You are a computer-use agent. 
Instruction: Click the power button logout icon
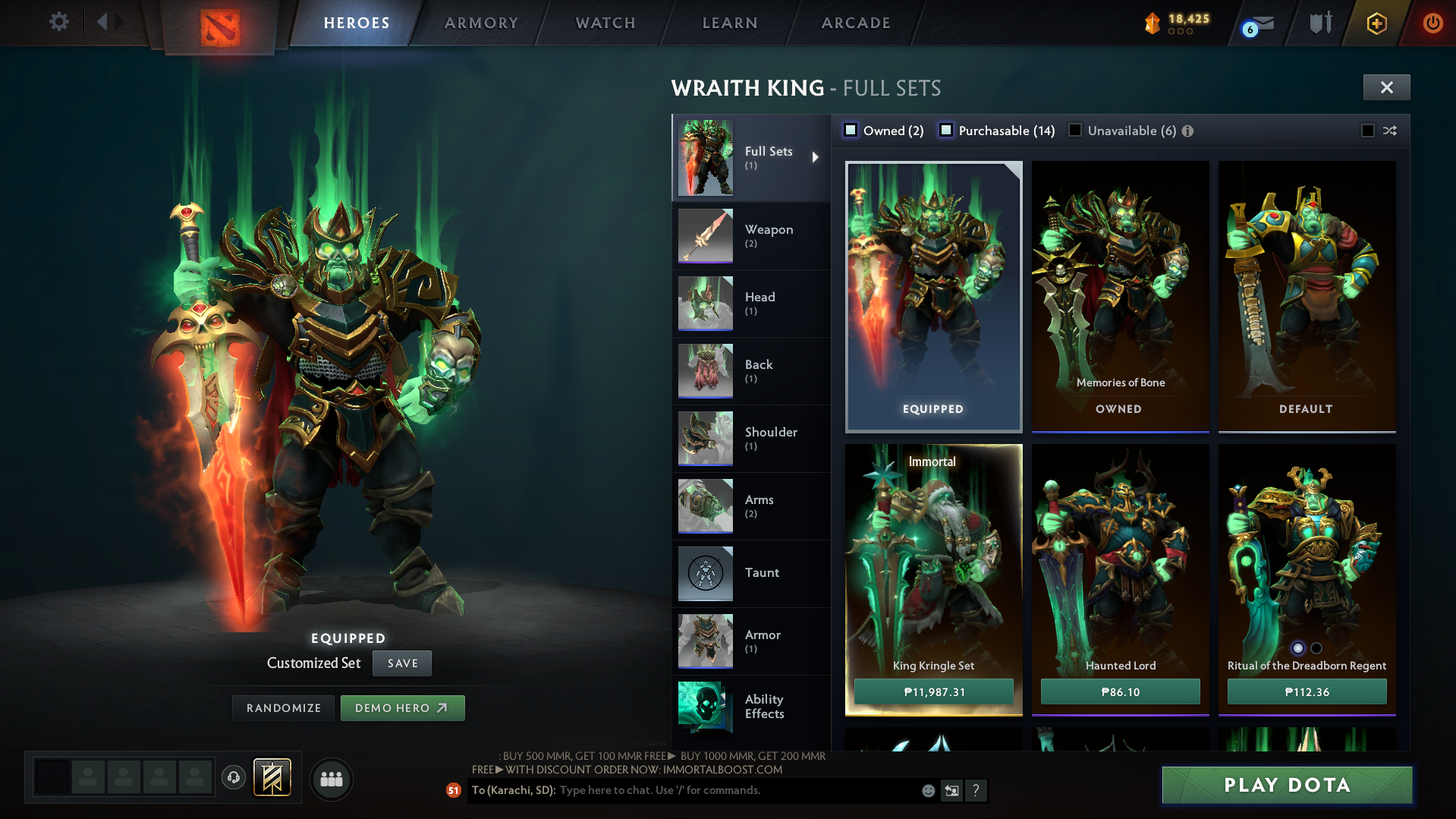point(1432,23)
